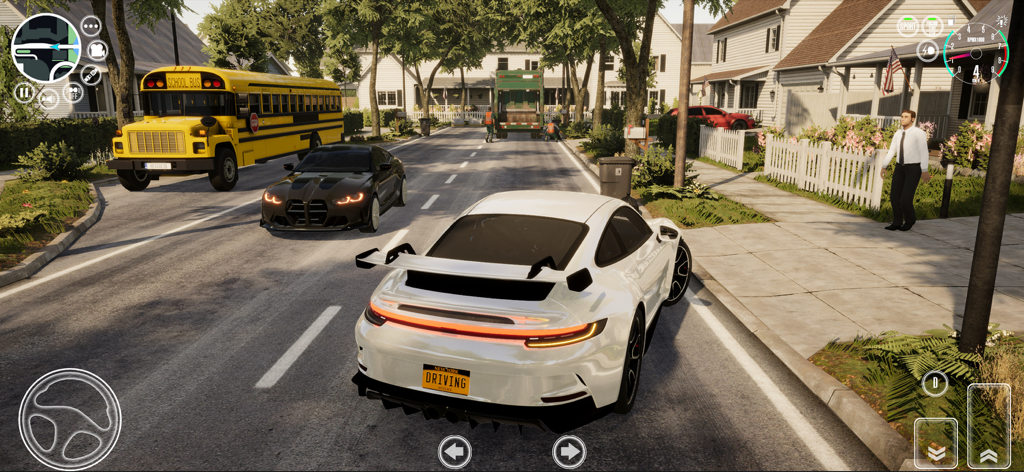Steer using the steering wheel control
Screen dimensions: 1024x472
coord(70,419)
